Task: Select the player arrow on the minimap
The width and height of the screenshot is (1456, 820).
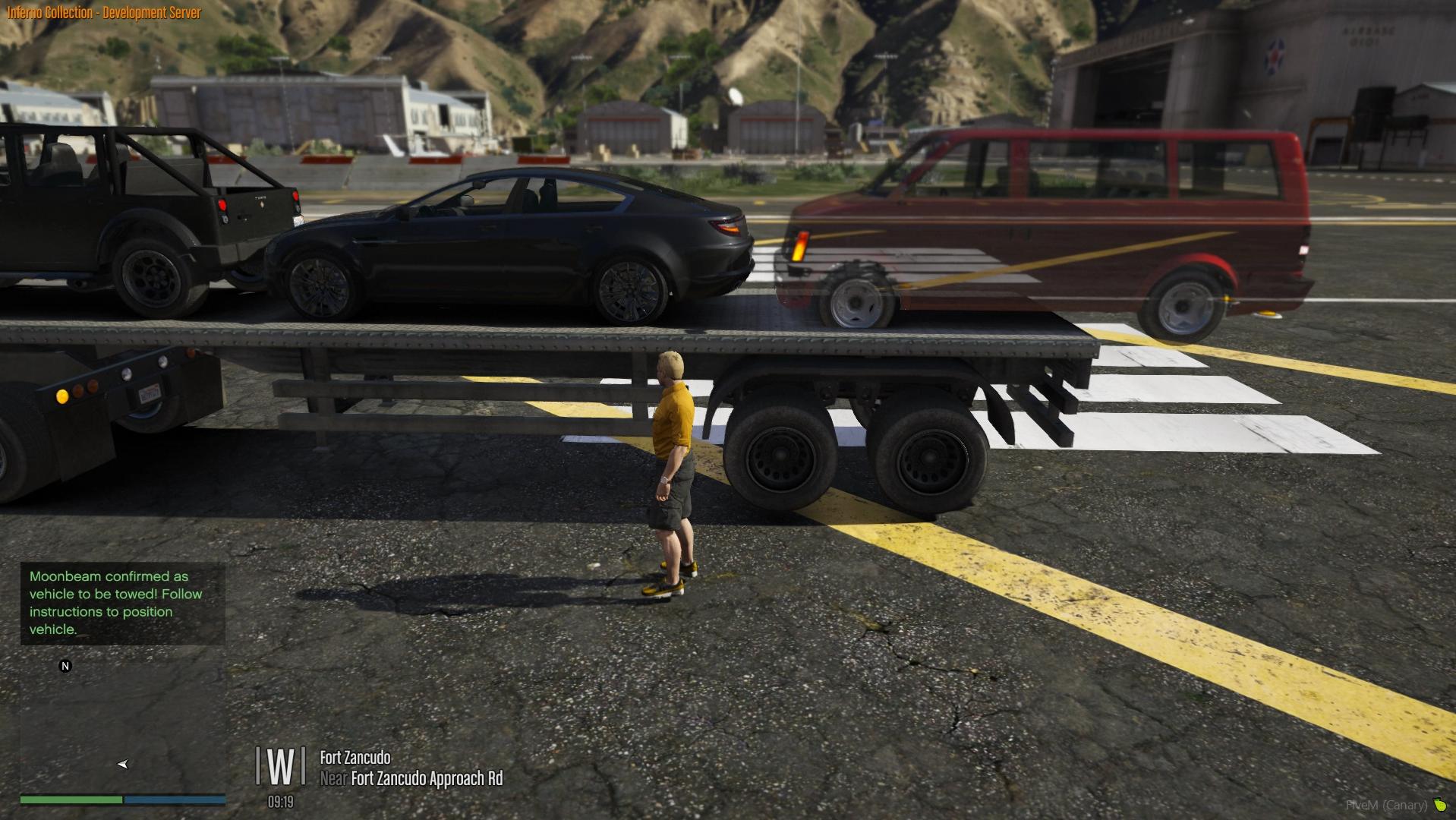Action: (123, 764)
